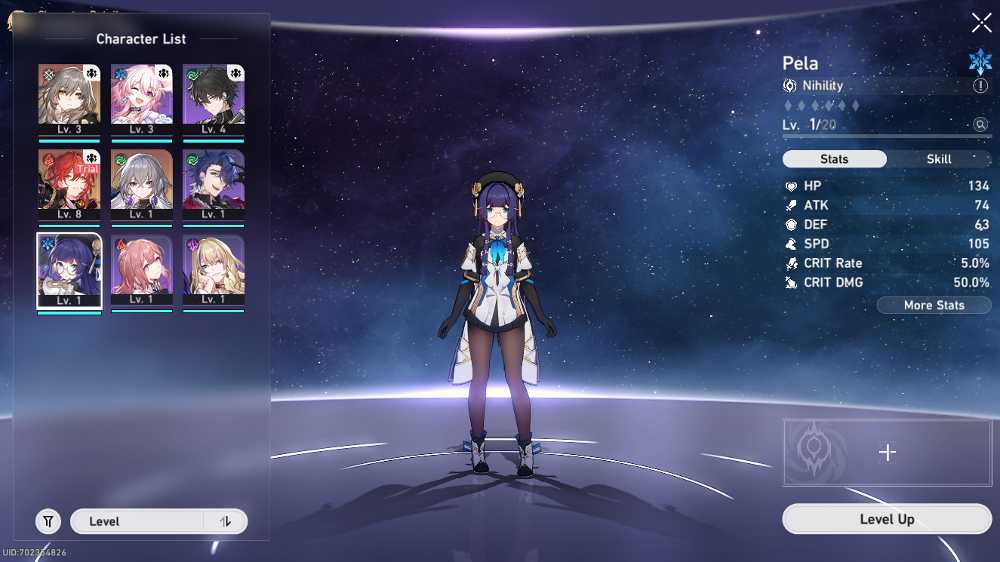Pick the red-haired Lv. 8 character

[70, 182]
